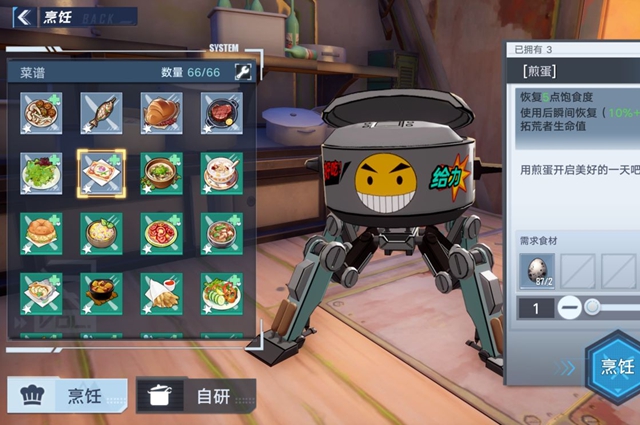Open the recipe filter wrench button

242,72
